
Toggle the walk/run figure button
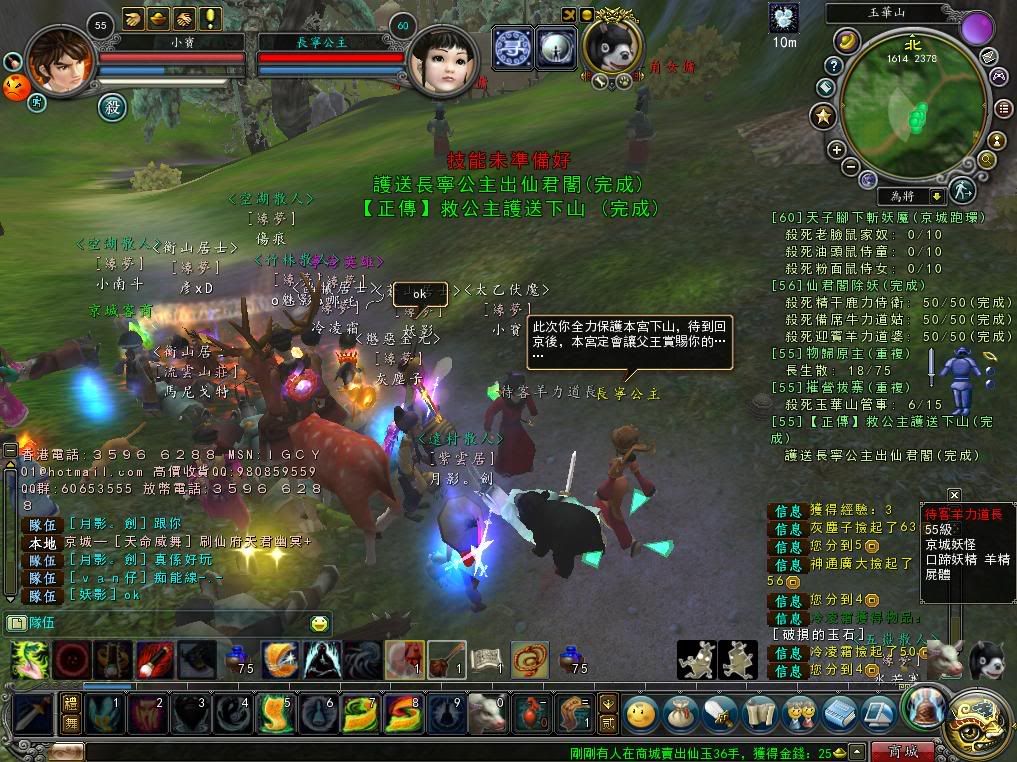click(962, 189)
